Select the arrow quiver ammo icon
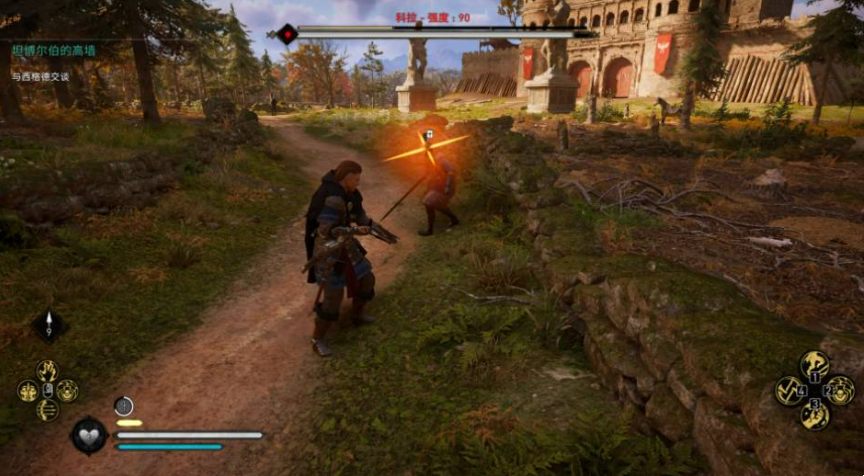The height and width of the screenshot is (476, 864). [x=49, y=325]
